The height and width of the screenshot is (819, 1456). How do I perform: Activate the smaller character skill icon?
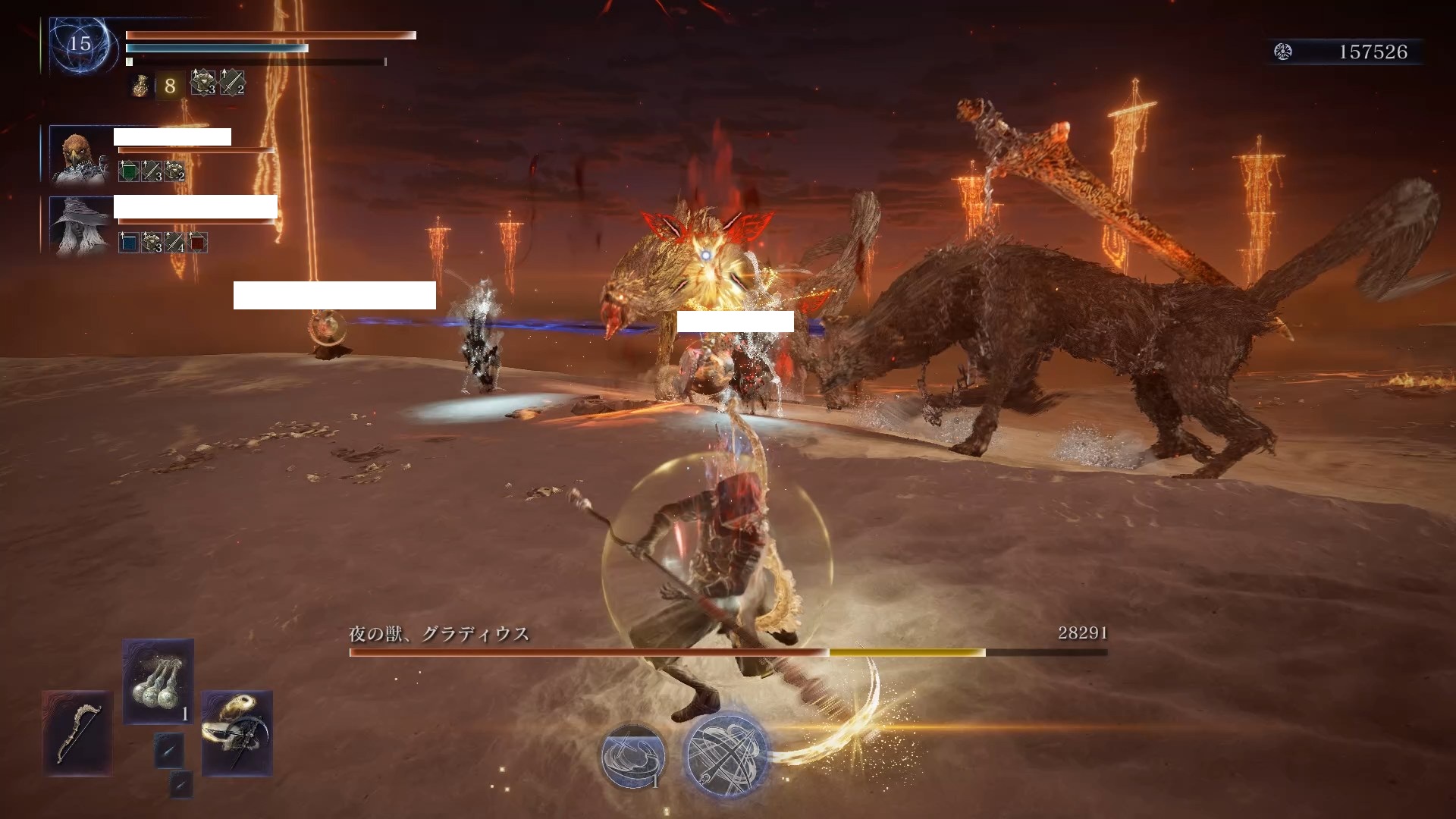632,755
